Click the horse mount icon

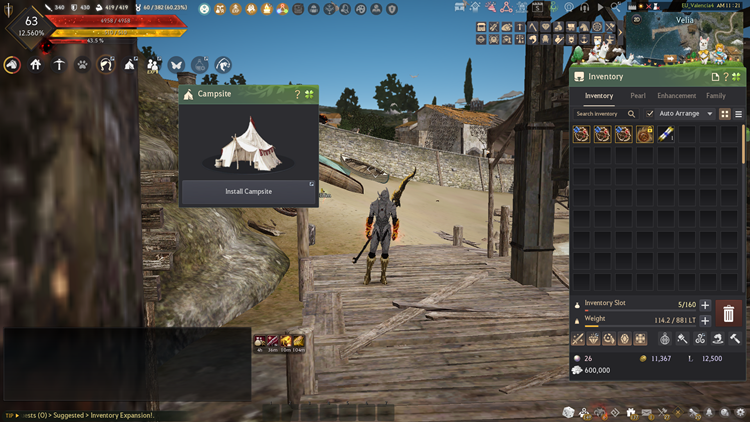(x=12, y=65)
